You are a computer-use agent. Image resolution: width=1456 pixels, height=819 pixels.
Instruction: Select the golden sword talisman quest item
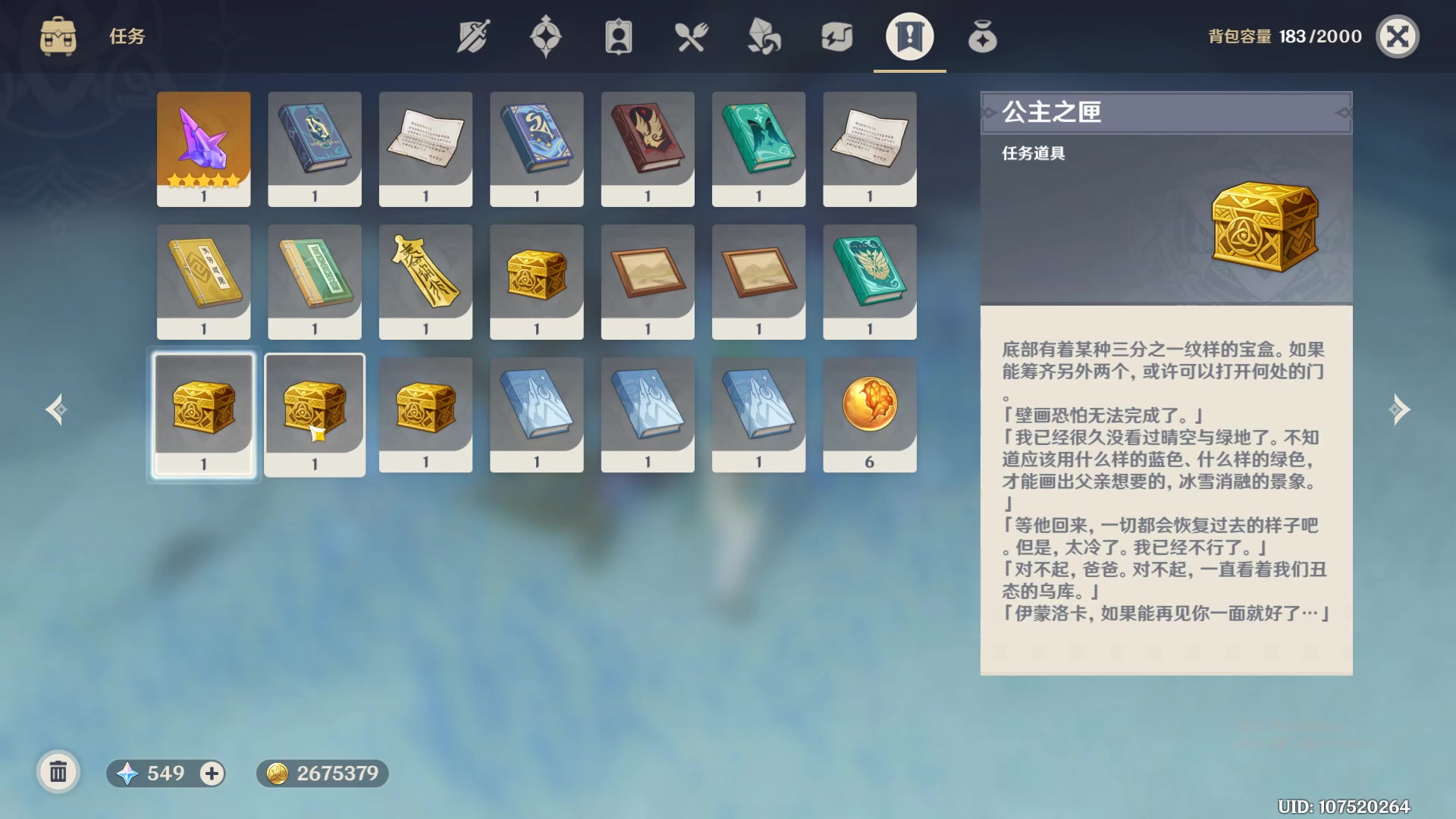[425, 281]
